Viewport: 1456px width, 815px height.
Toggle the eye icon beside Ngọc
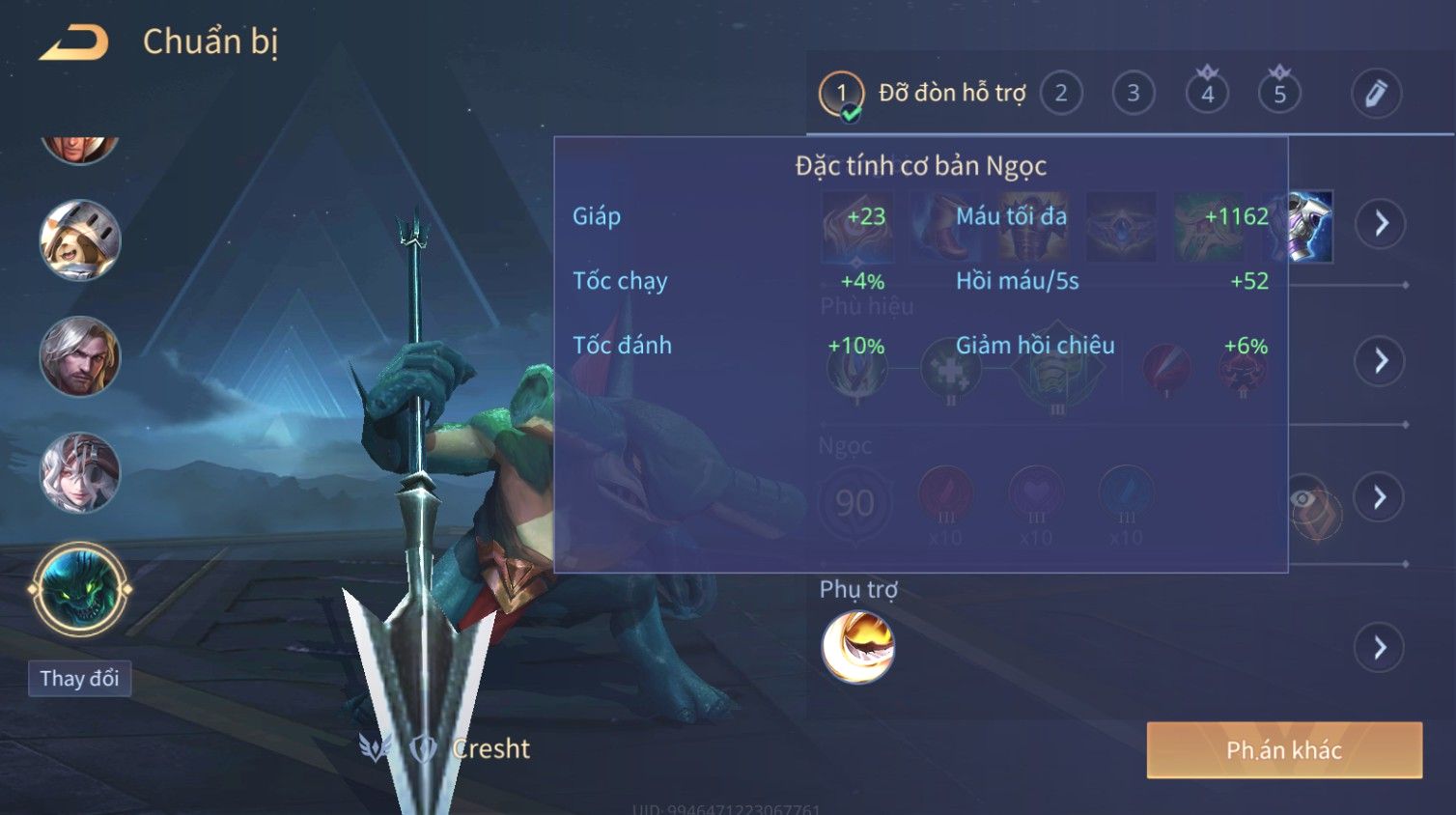1302,498
